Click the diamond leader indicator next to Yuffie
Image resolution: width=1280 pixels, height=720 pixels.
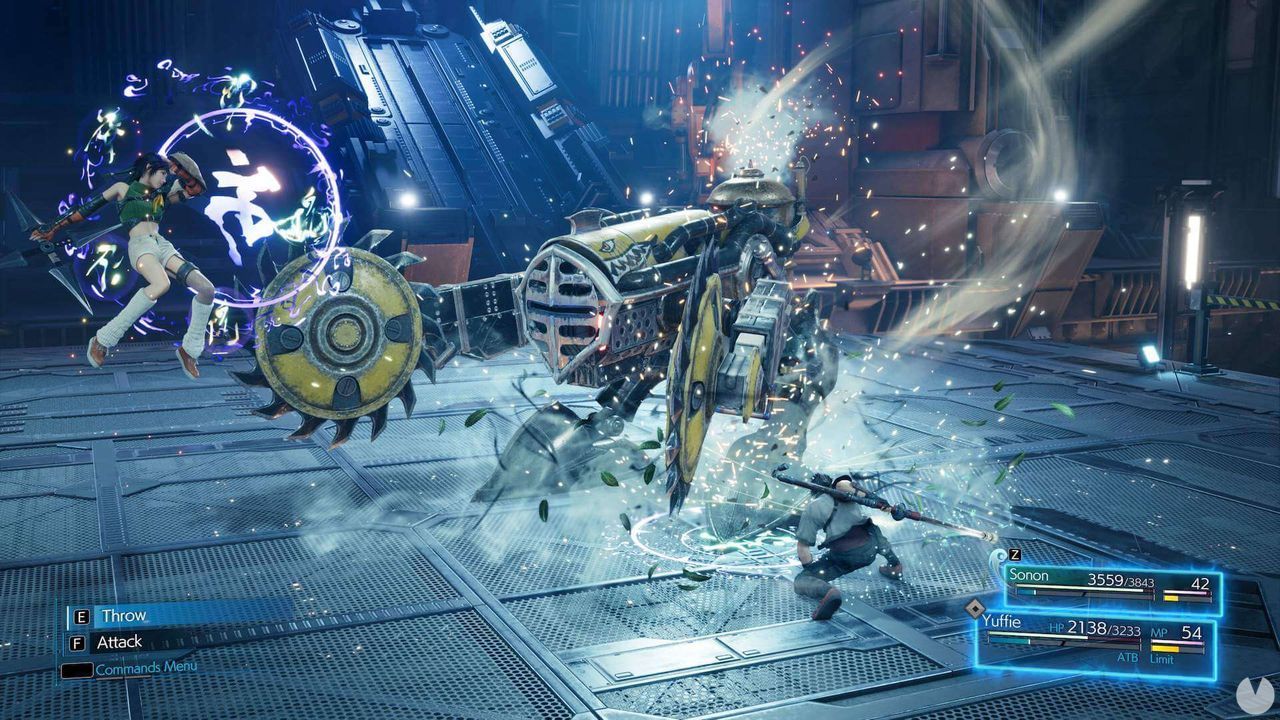(x=975, y=609)
